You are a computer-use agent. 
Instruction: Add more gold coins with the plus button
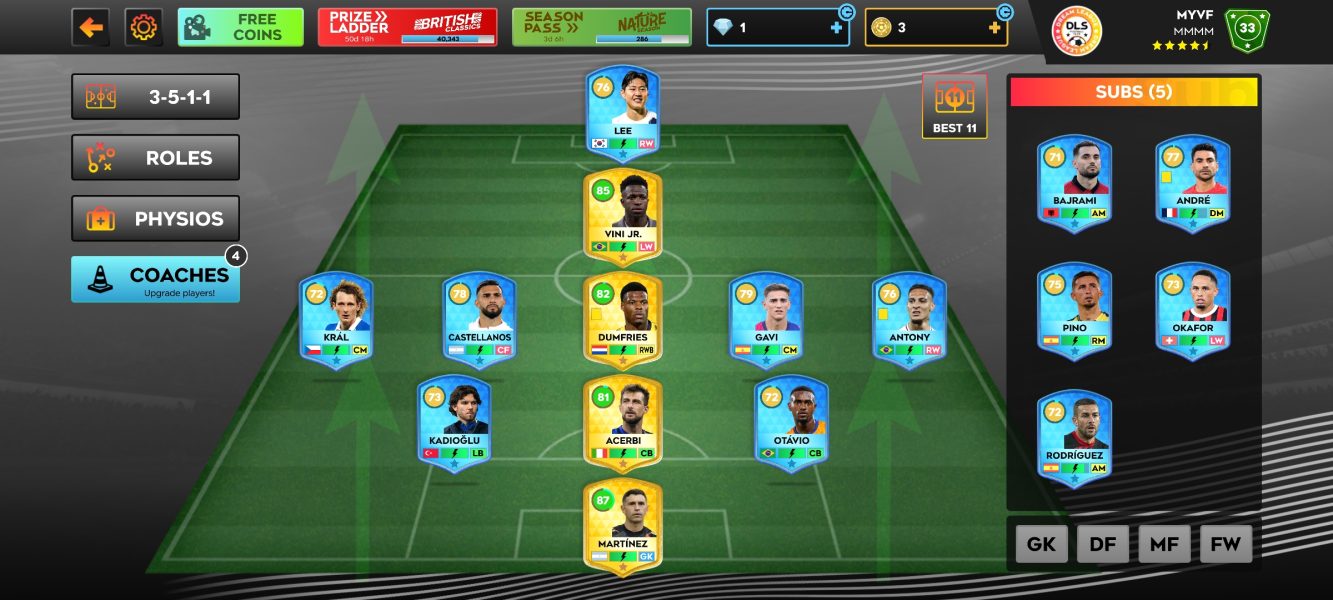(x=994, y=28)
